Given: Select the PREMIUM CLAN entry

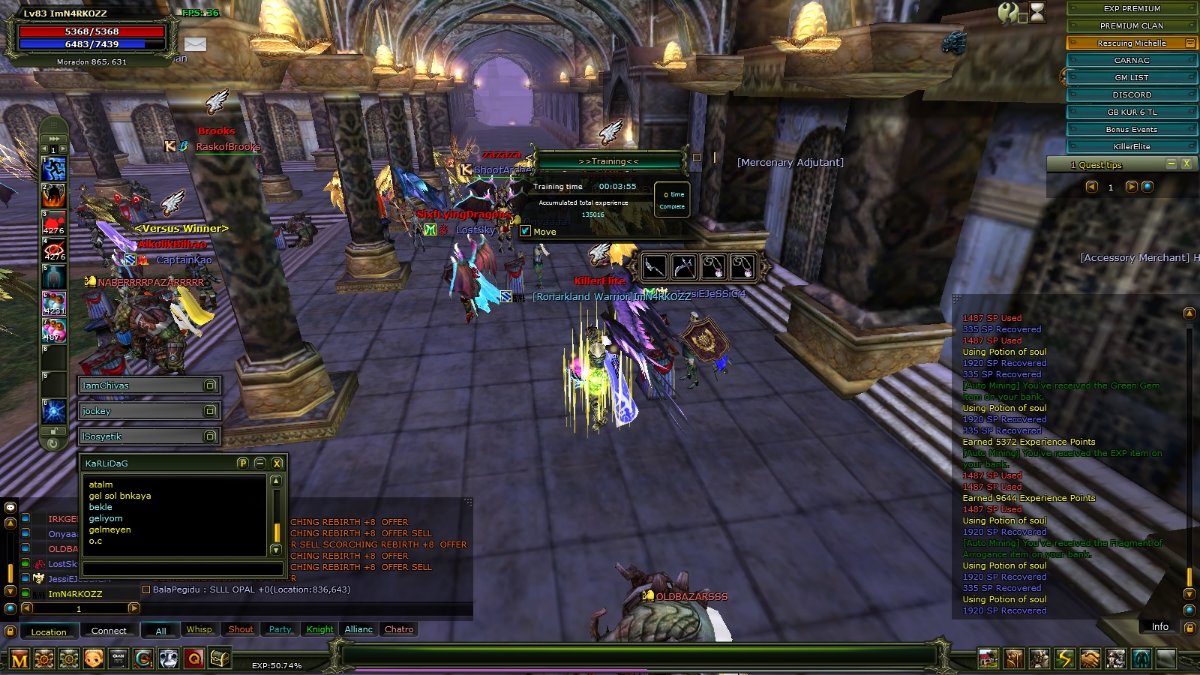Looking at the screenshot, I should click(x=1132, y=25).
